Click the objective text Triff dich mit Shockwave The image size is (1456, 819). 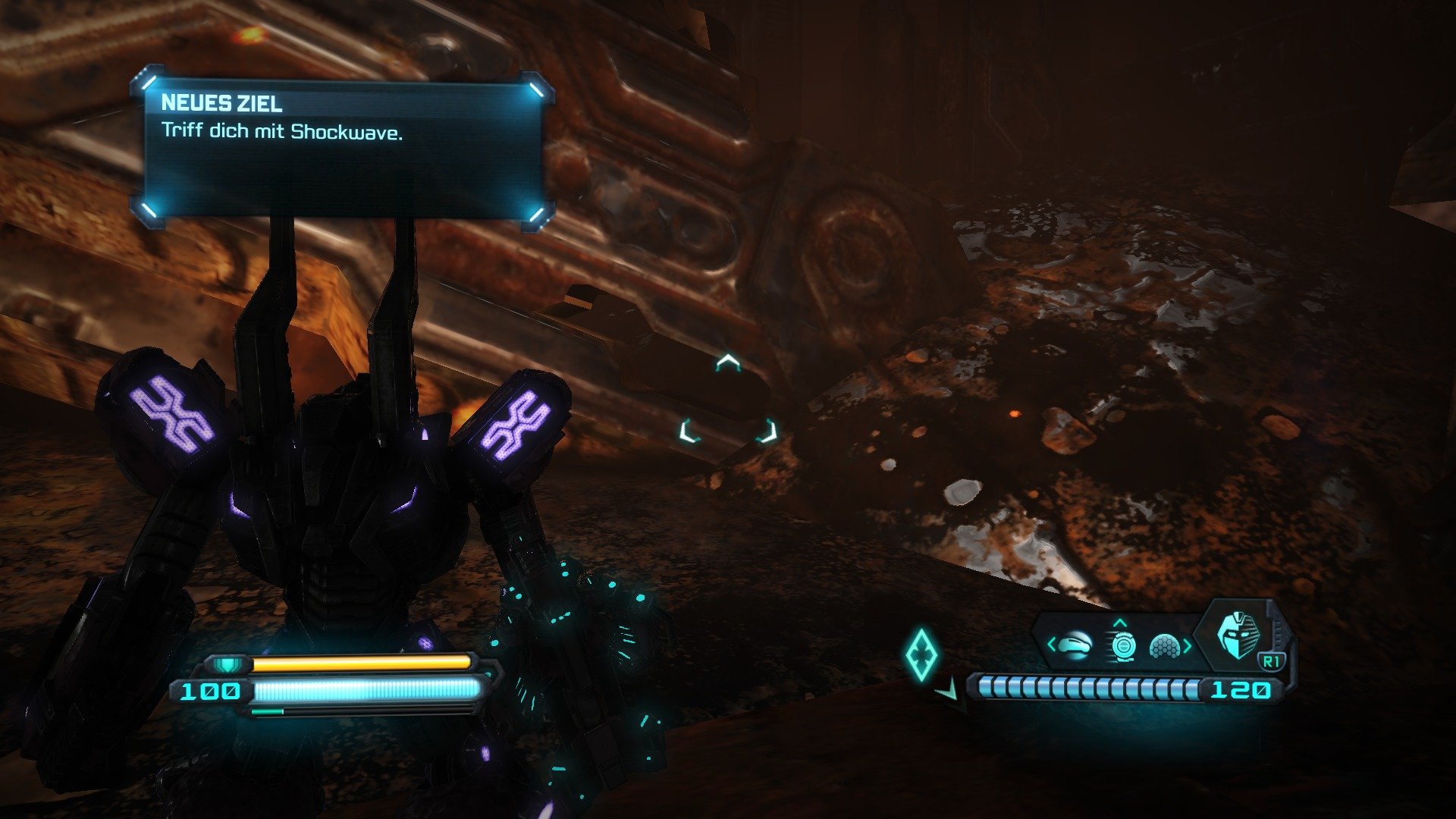(x=281, y=132)
